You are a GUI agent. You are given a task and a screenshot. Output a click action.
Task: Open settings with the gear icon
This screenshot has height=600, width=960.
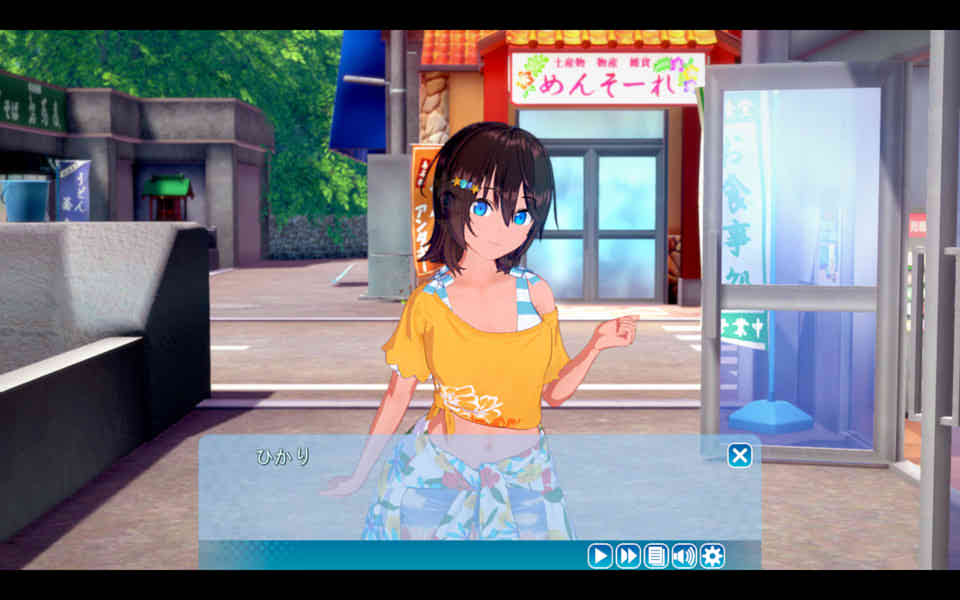712,556
